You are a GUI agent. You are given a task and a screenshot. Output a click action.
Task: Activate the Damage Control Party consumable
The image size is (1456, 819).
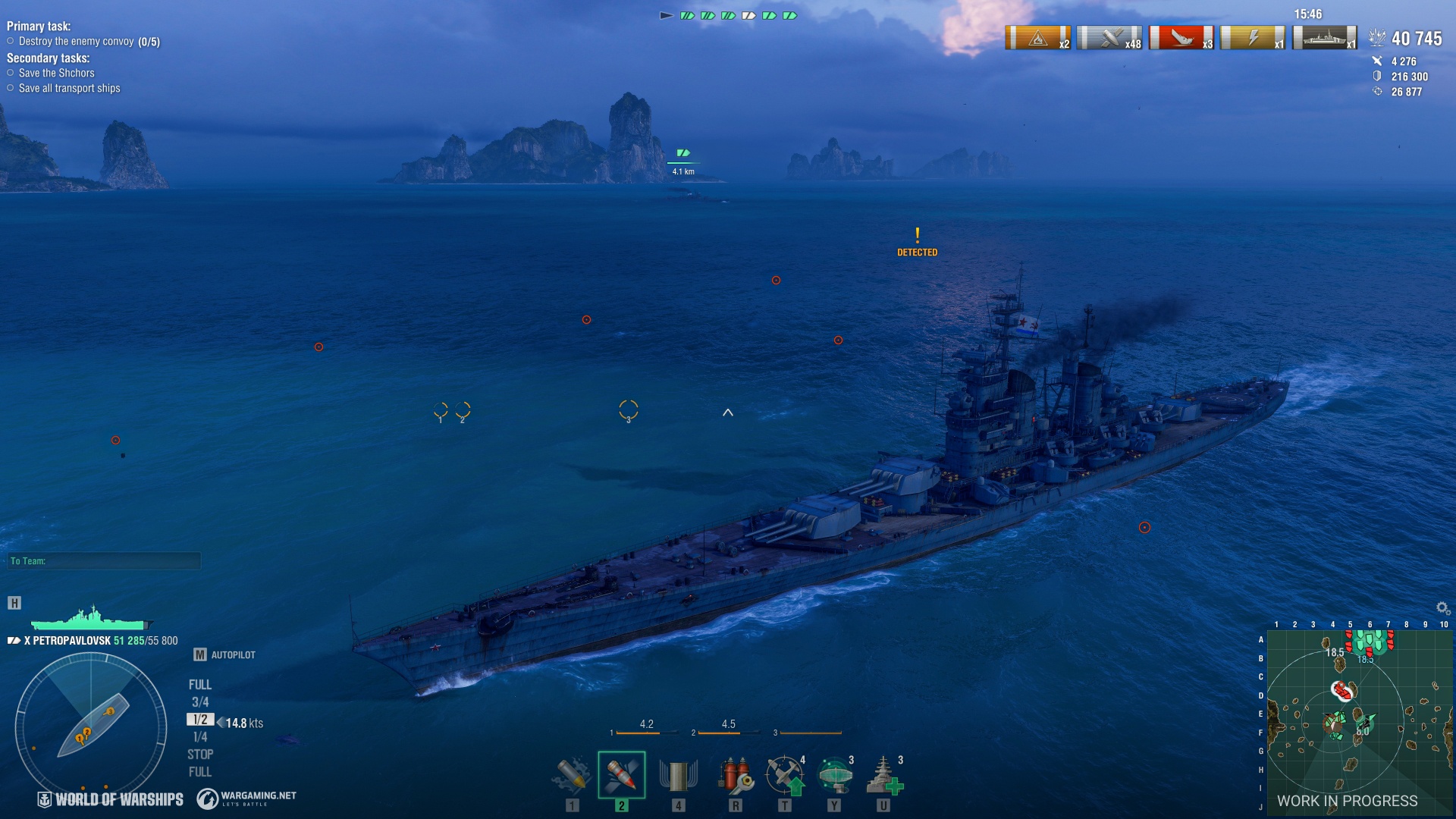point(734,775)
